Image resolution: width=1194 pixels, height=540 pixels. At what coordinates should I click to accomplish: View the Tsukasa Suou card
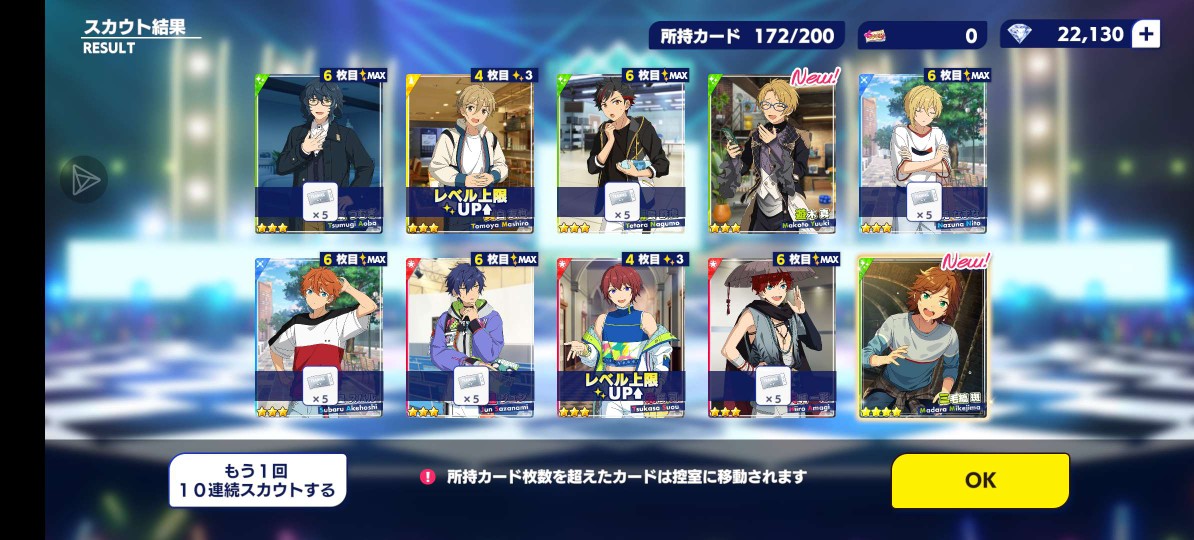(621, 336)
